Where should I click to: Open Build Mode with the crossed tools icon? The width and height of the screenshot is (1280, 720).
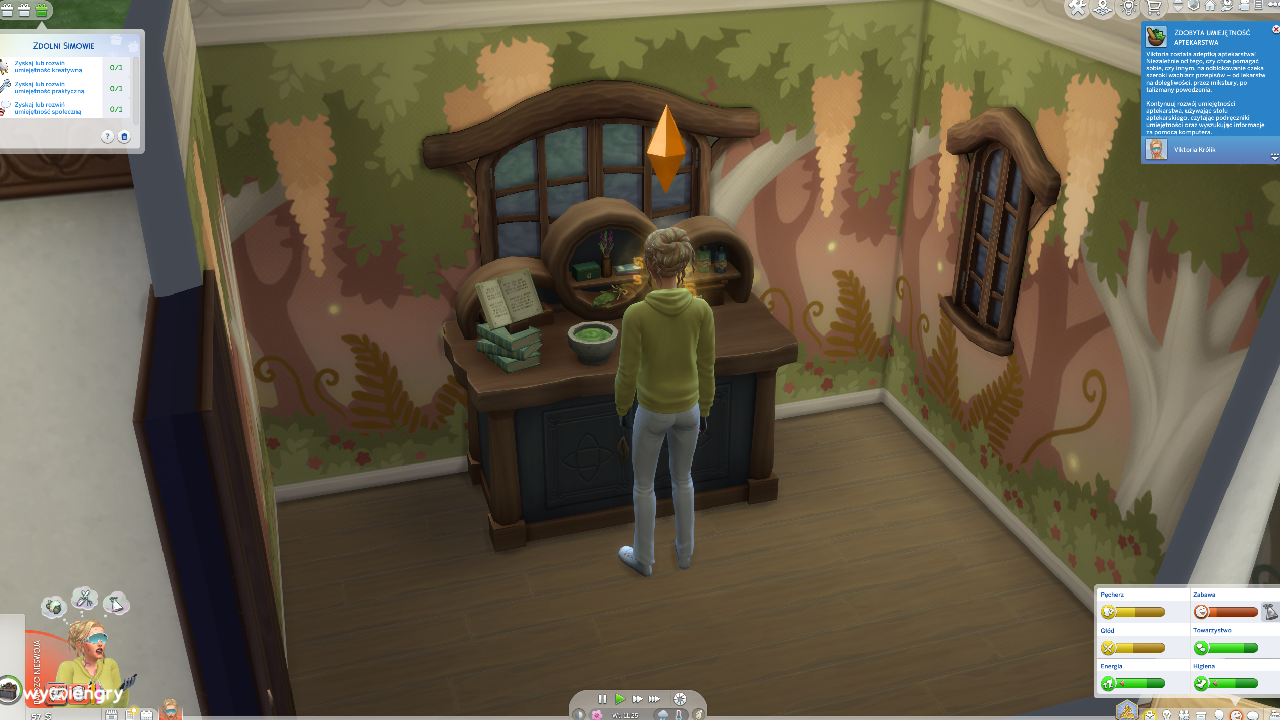pos(1077,8)
